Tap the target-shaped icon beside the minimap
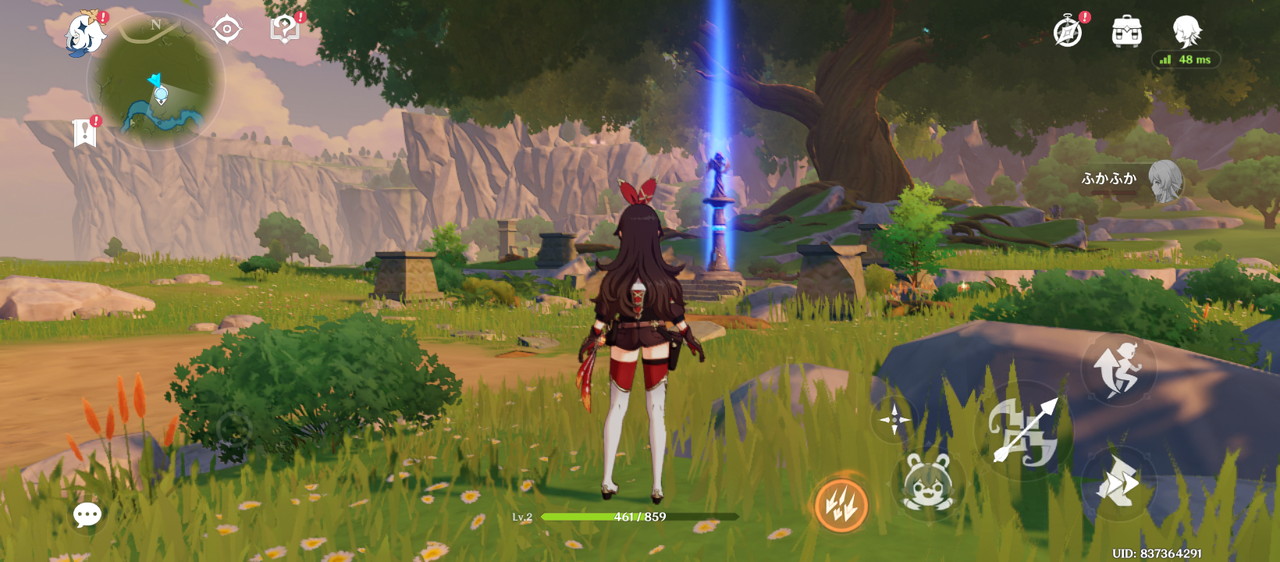This screenshot has width=1280, height=562. click(227, 29)
